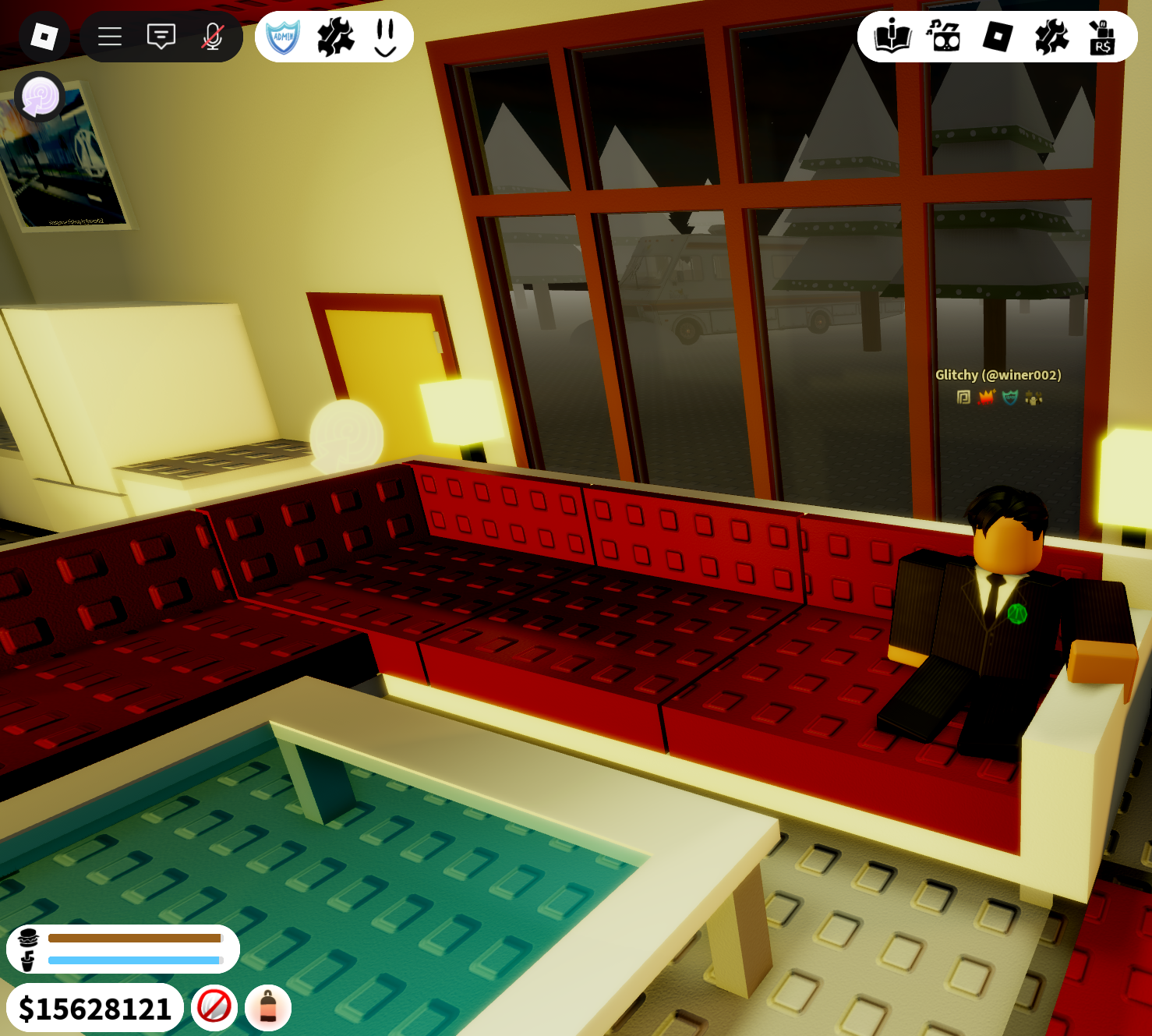Open the boombox music player
The width and height of the screenshot is (1152, 1036).
point(944,37)
